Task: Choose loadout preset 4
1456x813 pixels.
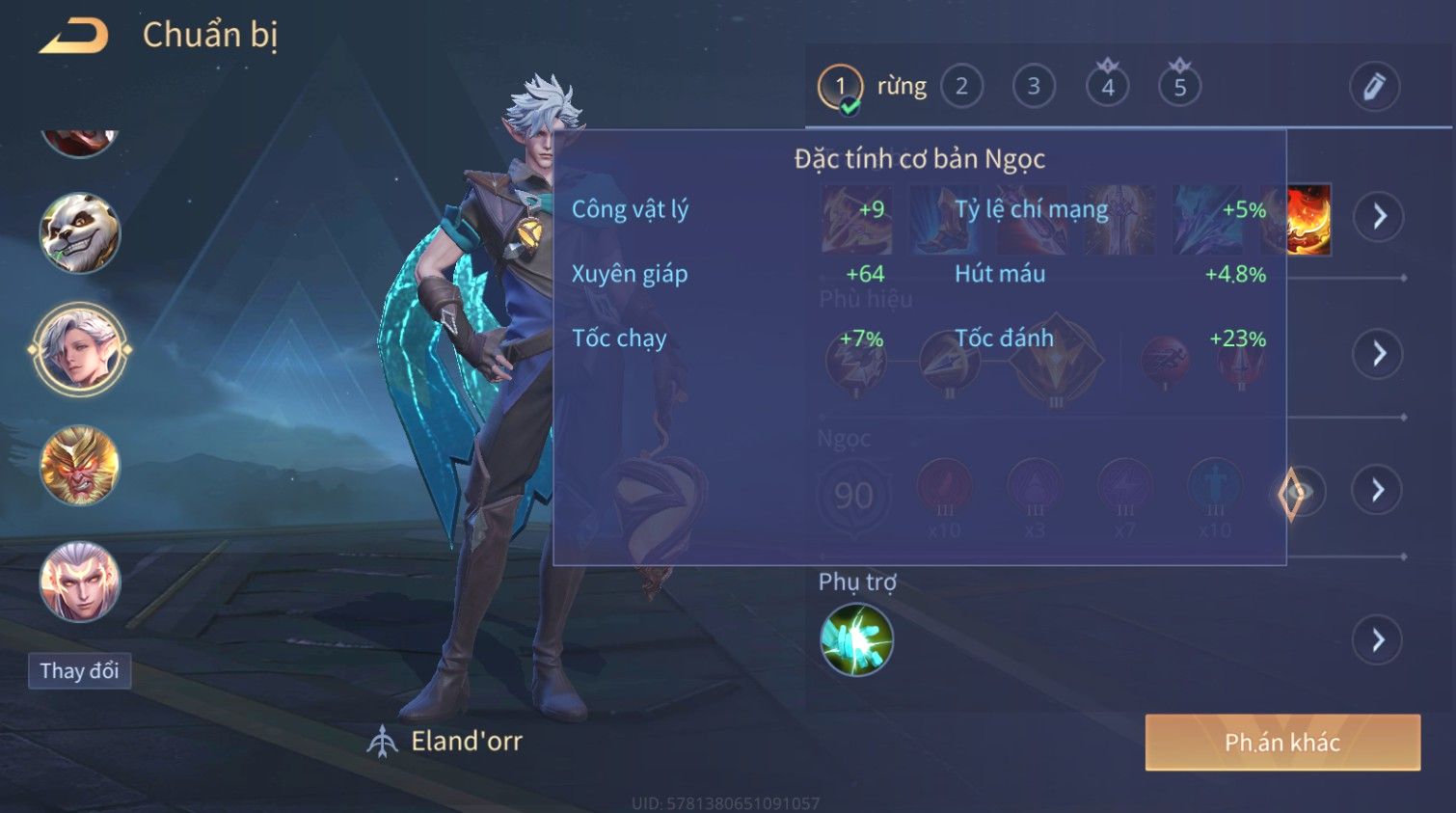Action: click(1107, 87)
